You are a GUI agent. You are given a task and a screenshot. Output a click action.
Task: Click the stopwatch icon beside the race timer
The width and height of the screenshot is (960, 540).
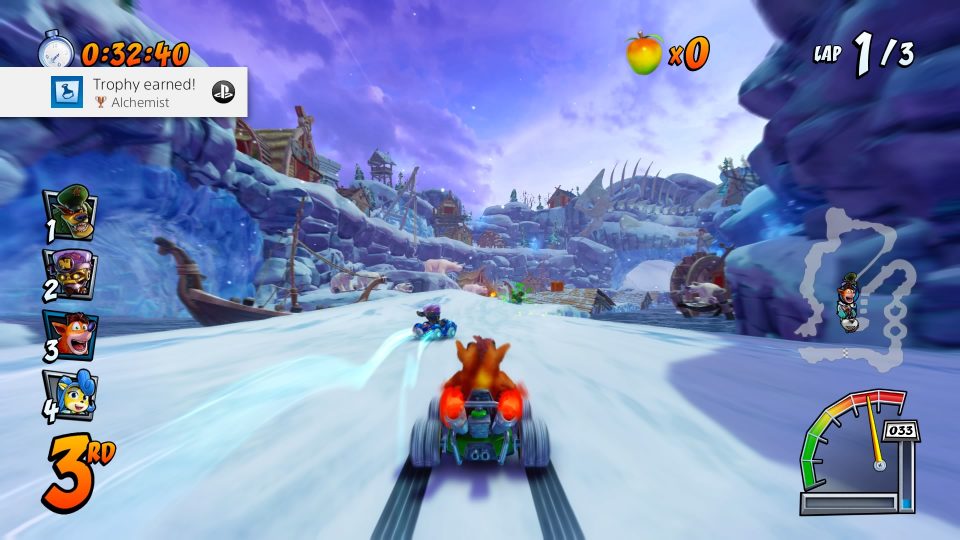(56, 50)
